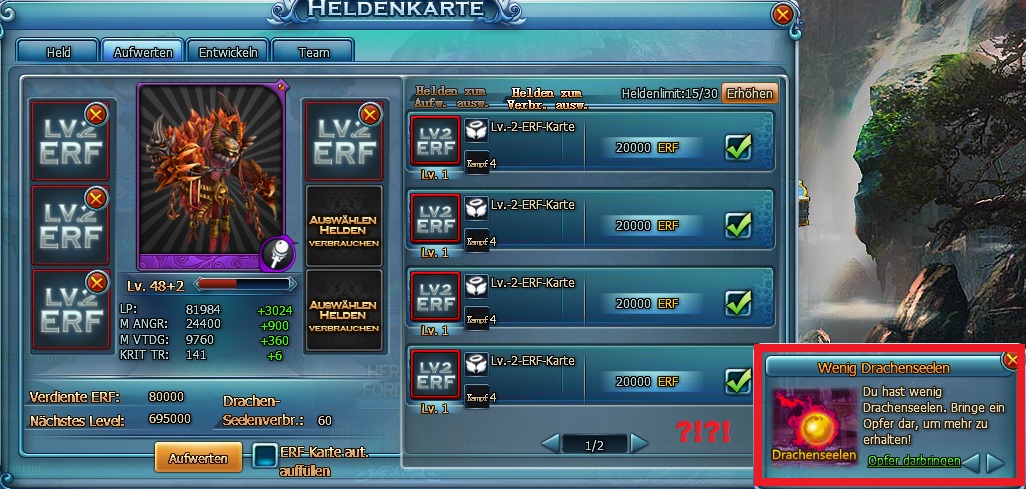Go to next hero list page

click(x=640, y=442)
